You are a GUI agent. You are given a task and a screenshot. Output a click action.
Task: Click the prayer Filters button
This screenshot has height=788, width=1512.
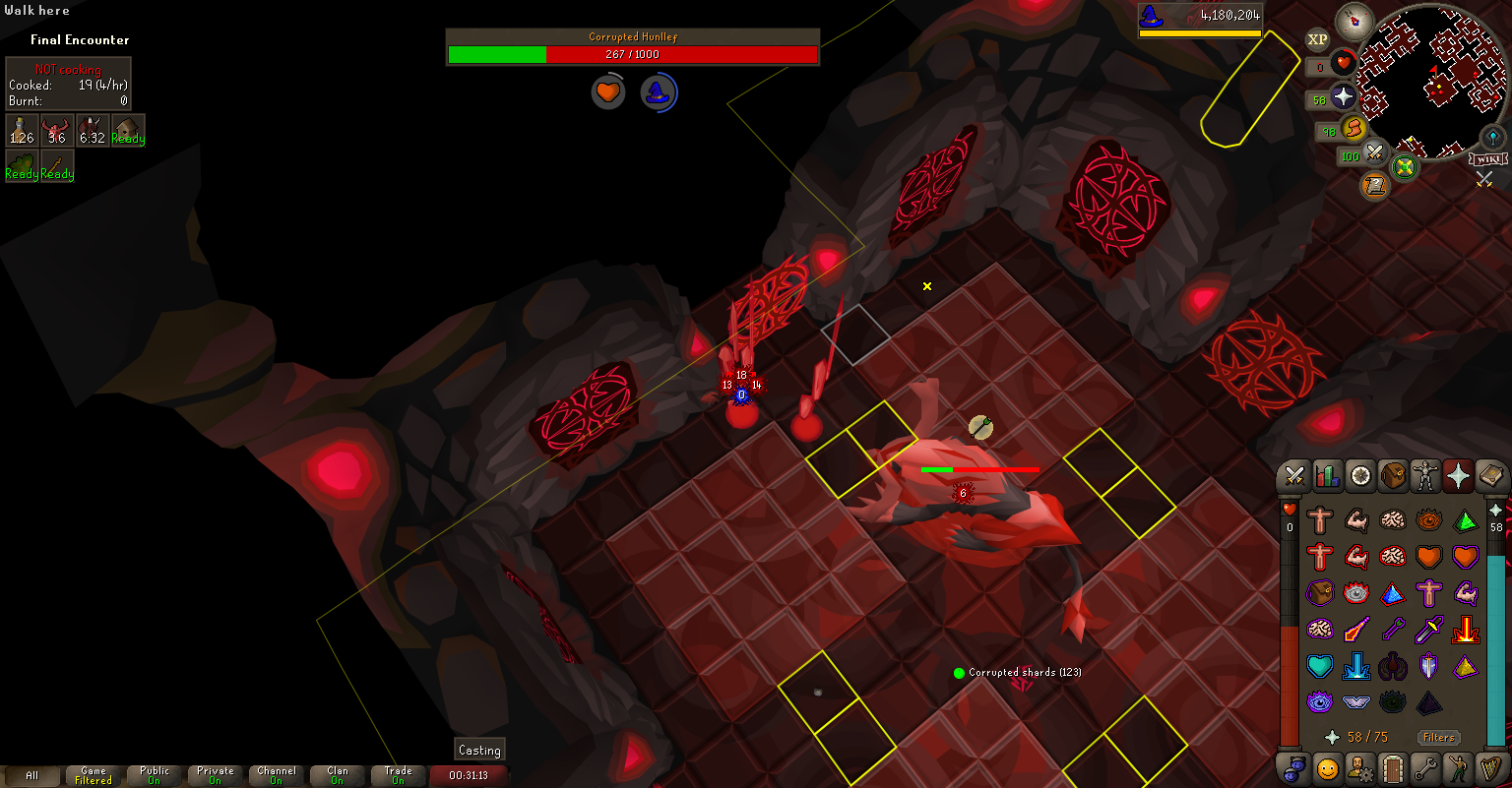(x=1438, y=737)
